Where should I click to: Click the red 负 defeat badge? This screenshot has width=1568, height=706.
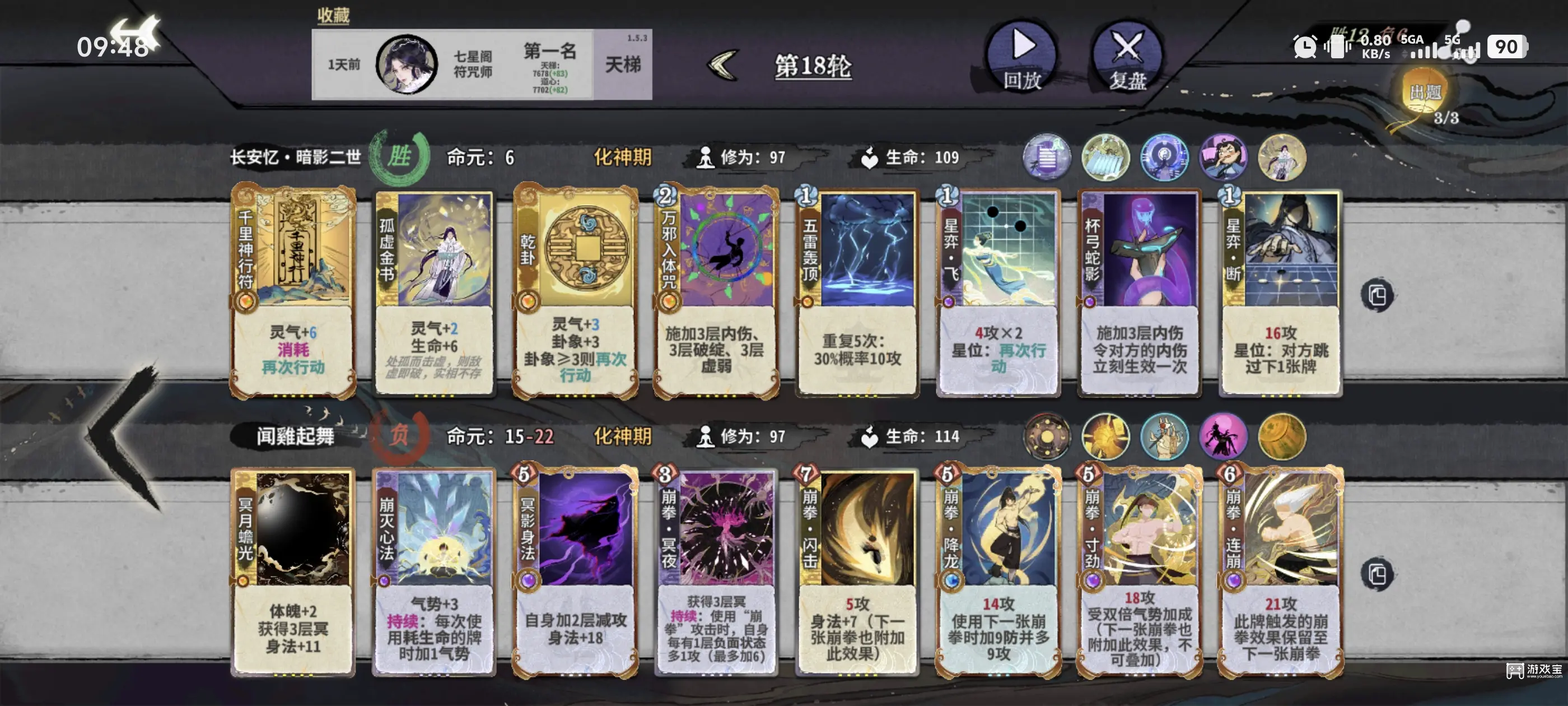[399, 436]
